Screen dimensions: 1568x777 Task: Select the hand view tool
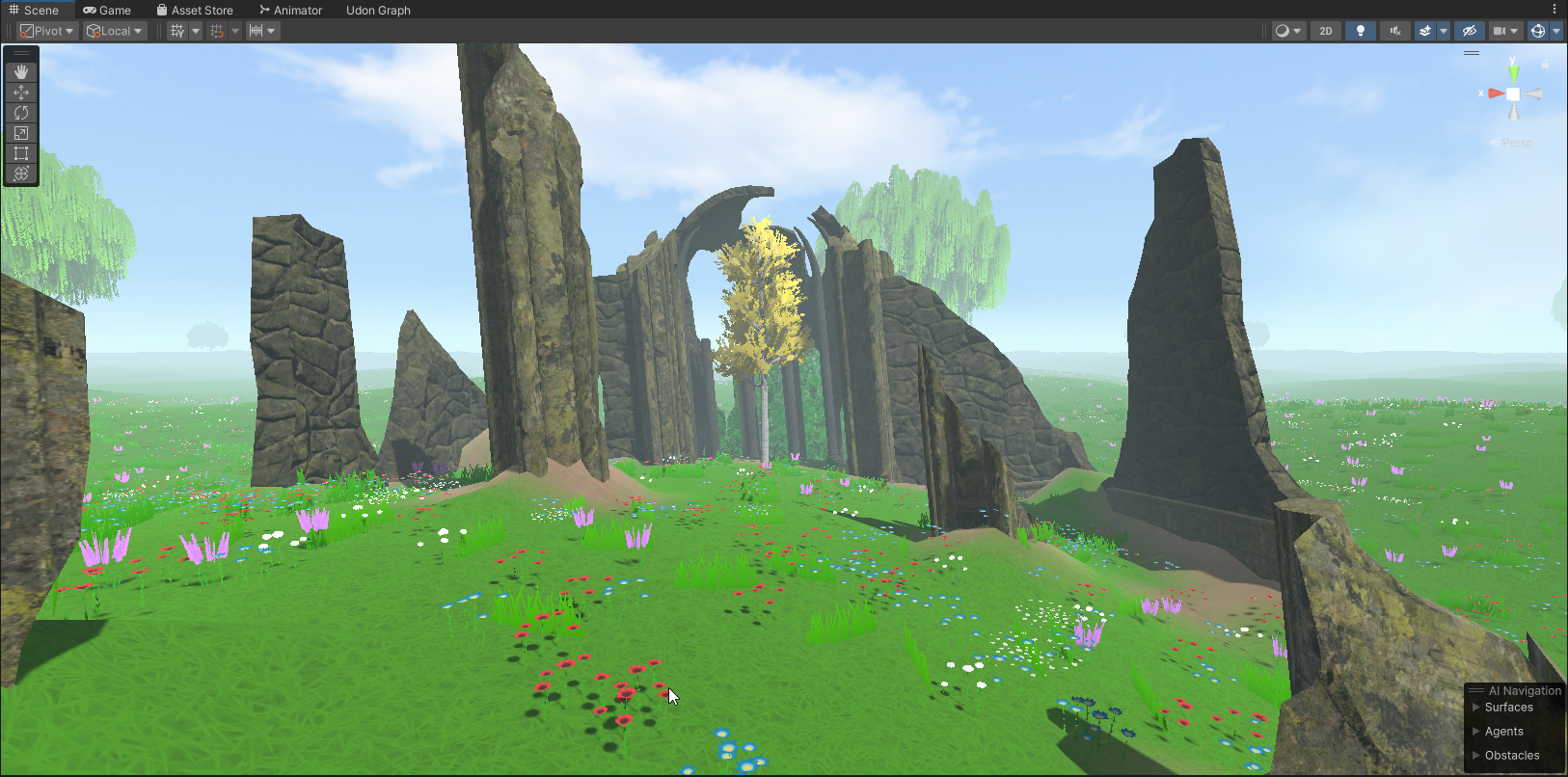tap(21, 72)
